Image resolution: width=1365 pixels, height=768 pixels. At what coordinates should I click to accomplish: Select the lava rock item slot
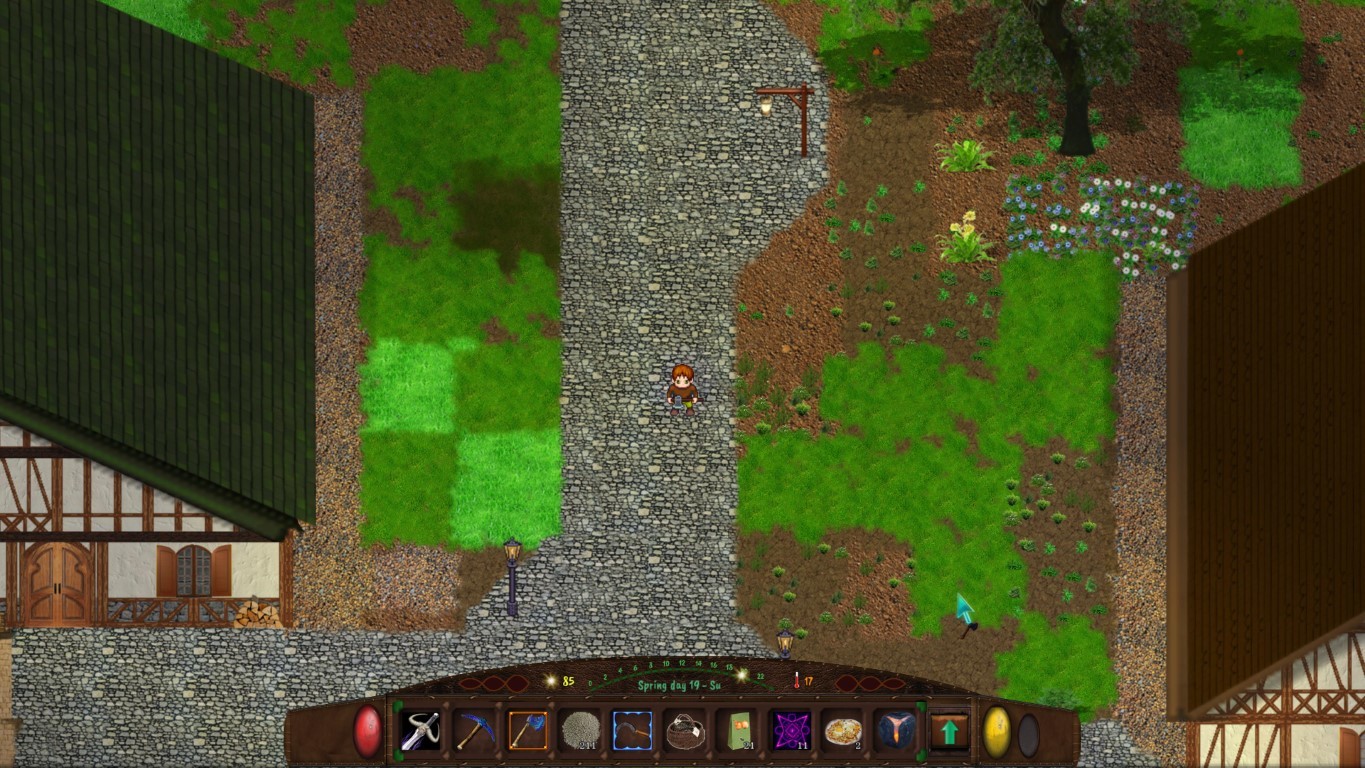click(895, 731)
